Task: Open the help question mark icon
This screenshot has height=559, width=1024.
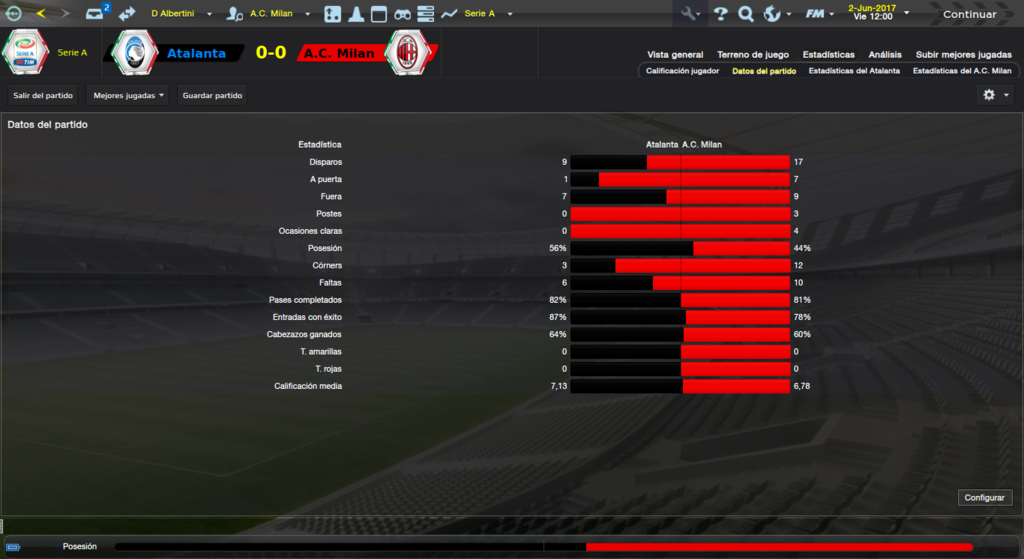Action: coord(720,14)
